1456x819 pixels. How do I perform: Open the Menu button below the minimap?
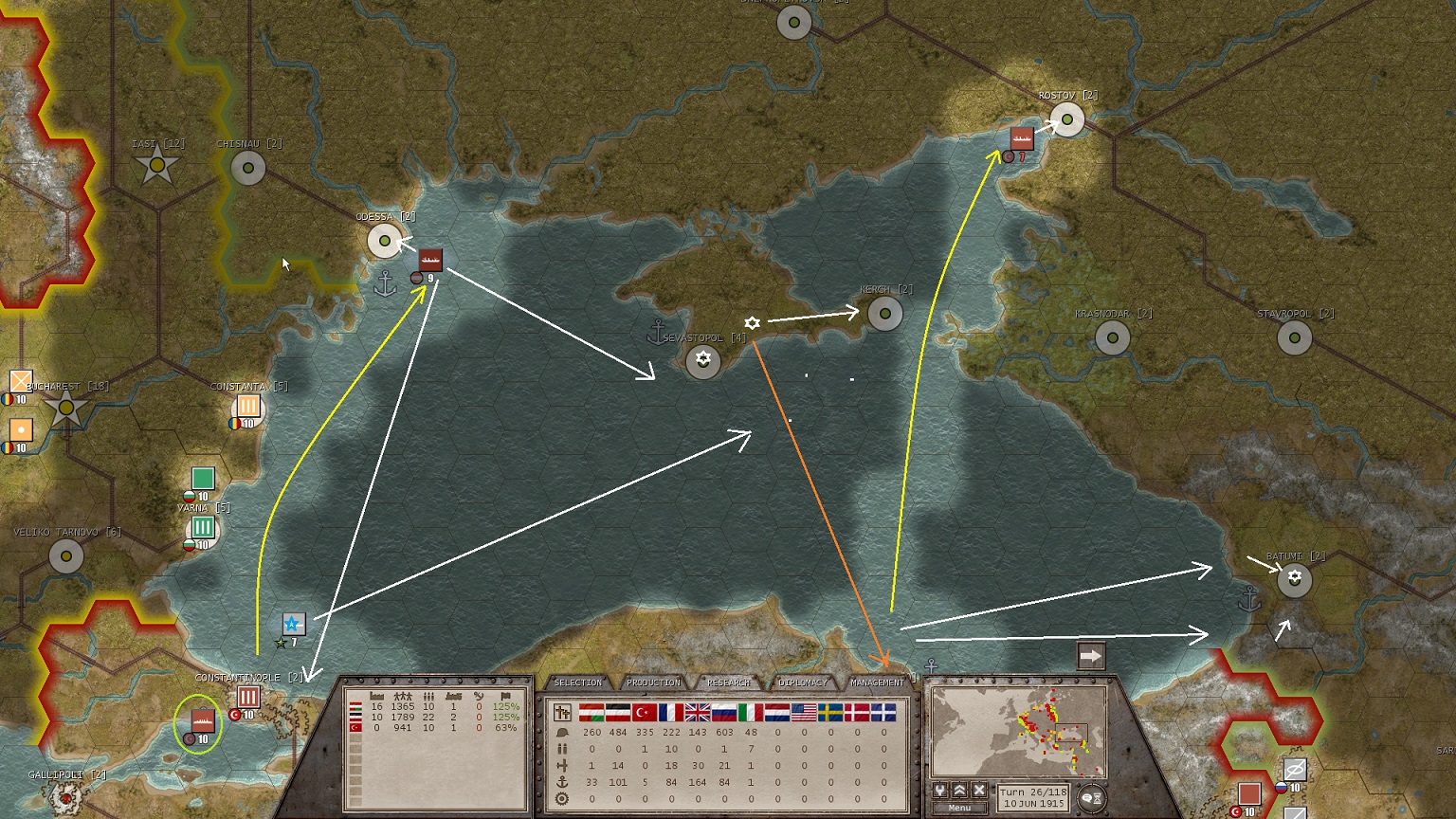[959, 807]
